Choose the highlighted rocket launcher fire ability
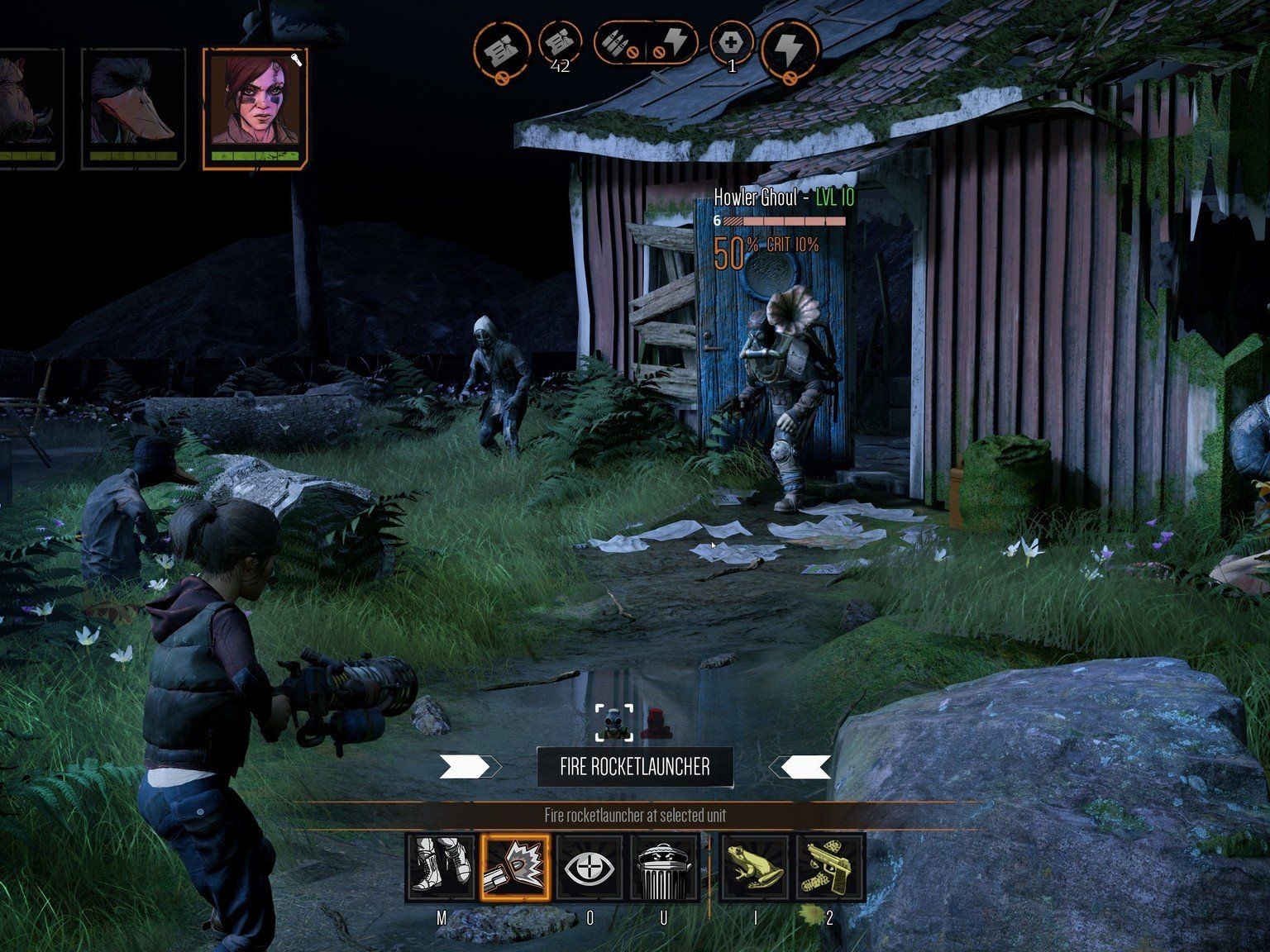This screenshot has height=952, width=1270. 515,866
